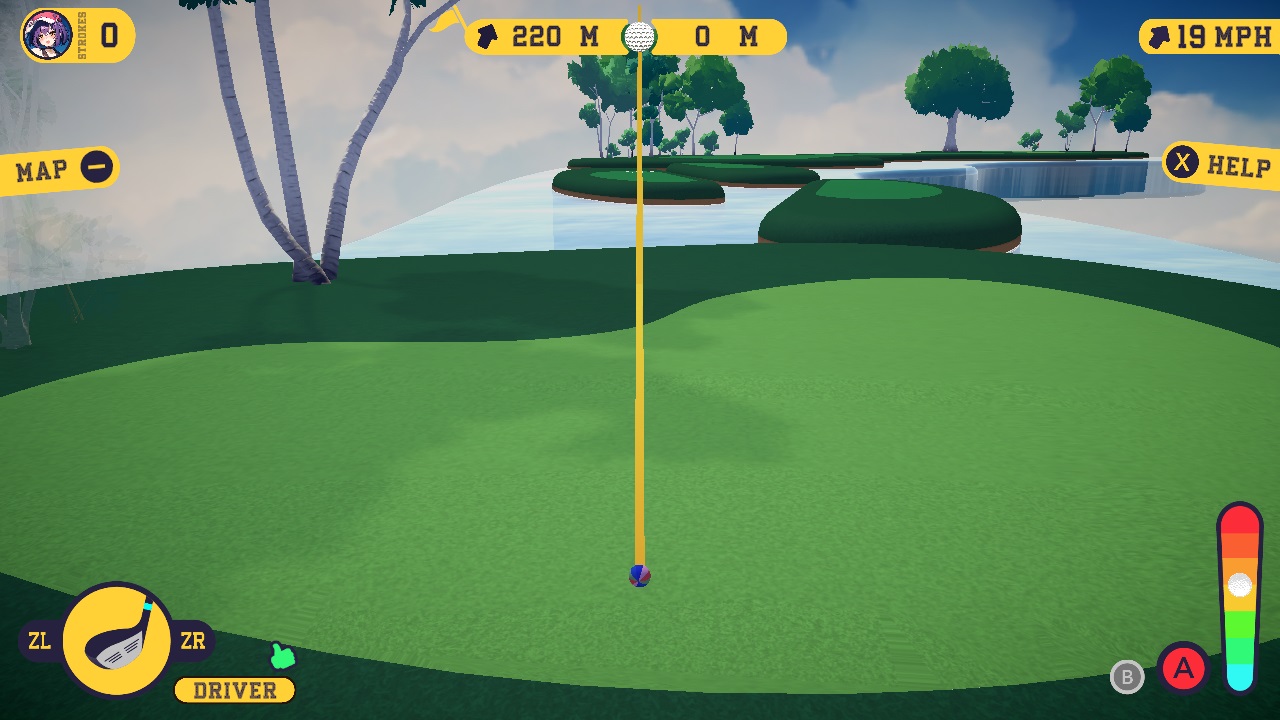1280x720 pixels.
Task: Open the club selection via DRIVER label
Action: pyautogui.click(x=233, y=690)
